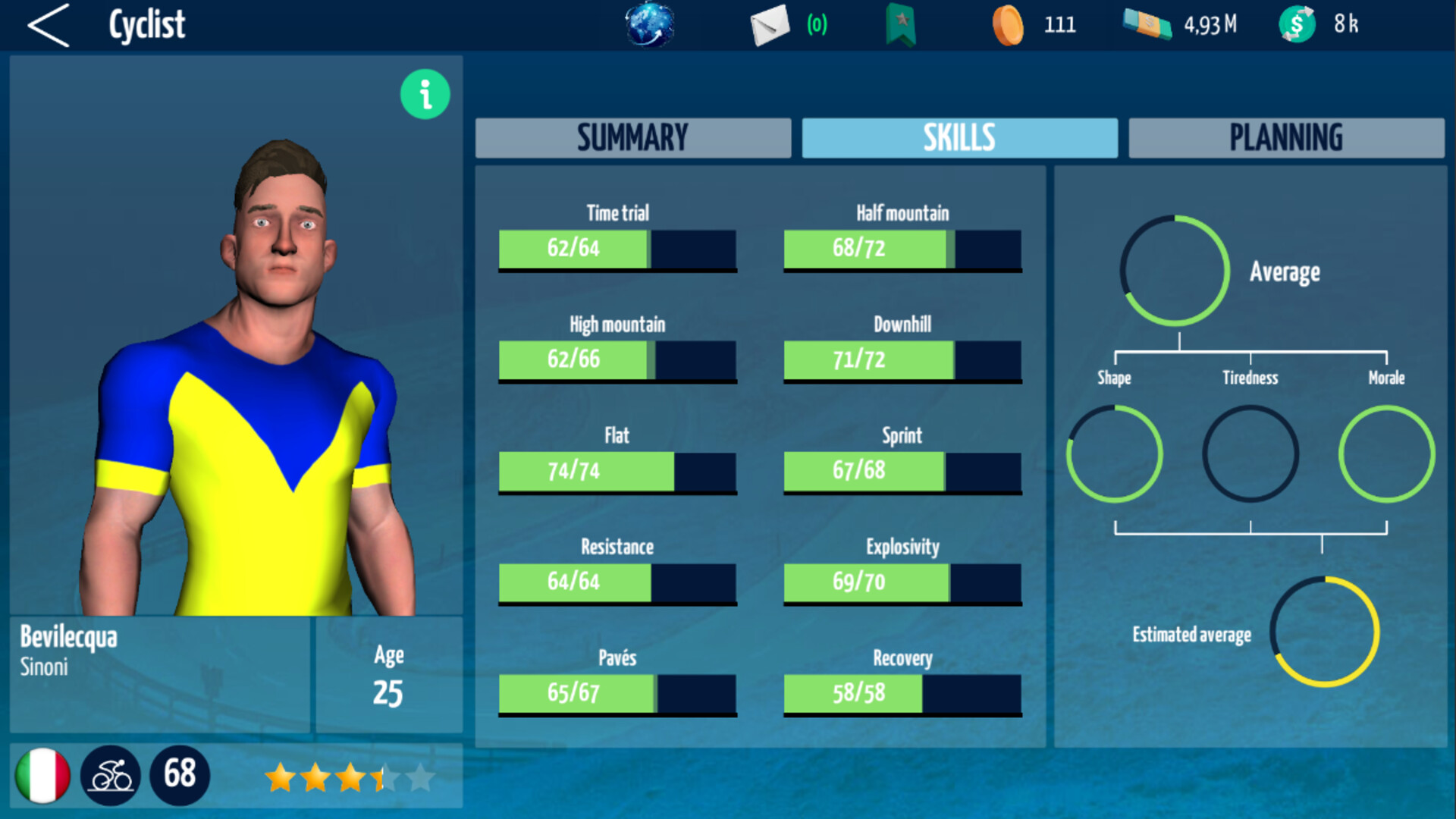The height and width of the screenshot is (819, 1456).
Task: Click the 68 overall rating badge
Action: 180,775
